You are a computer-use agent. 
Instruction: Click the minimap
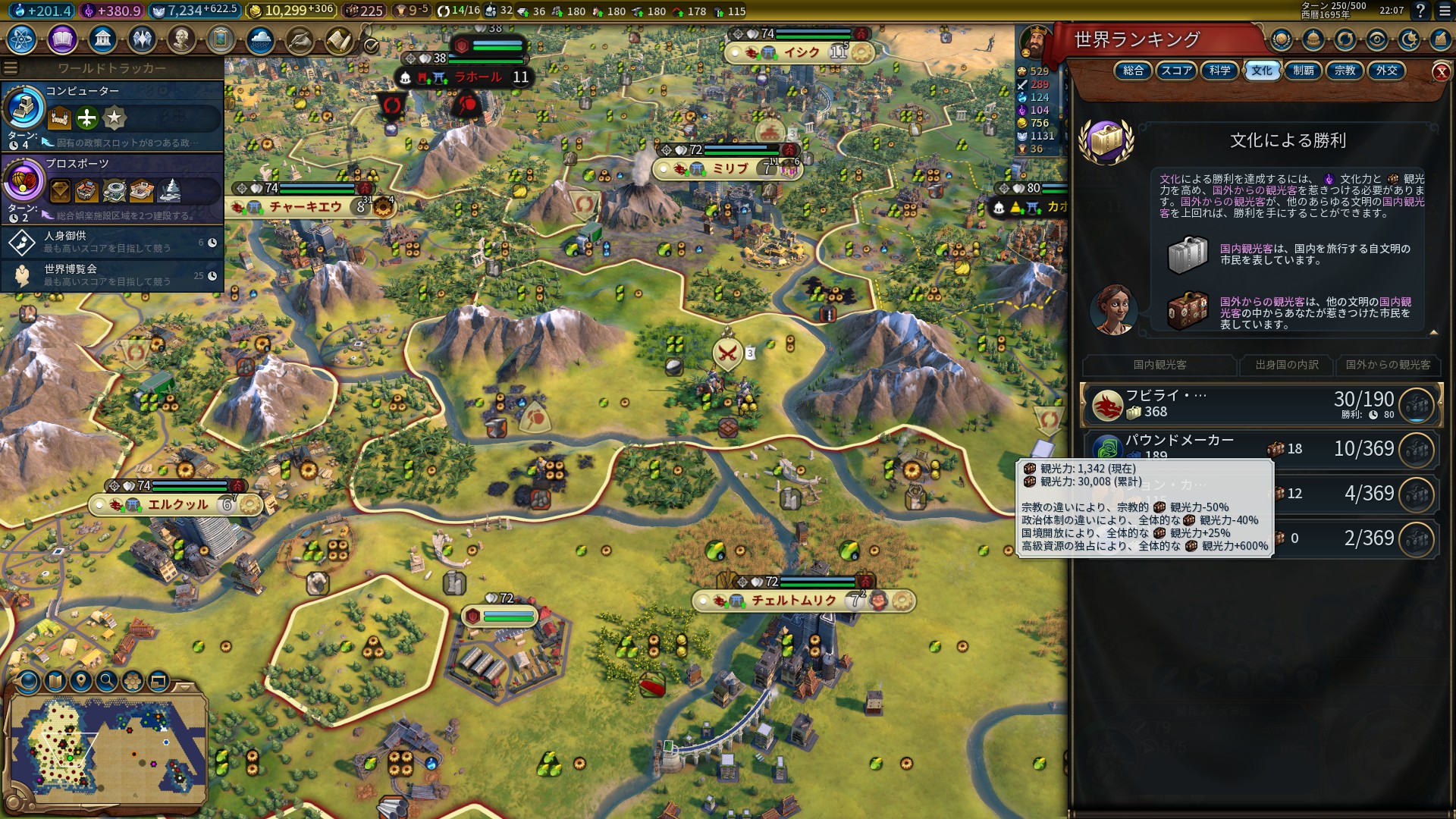[x=108, y=747]
